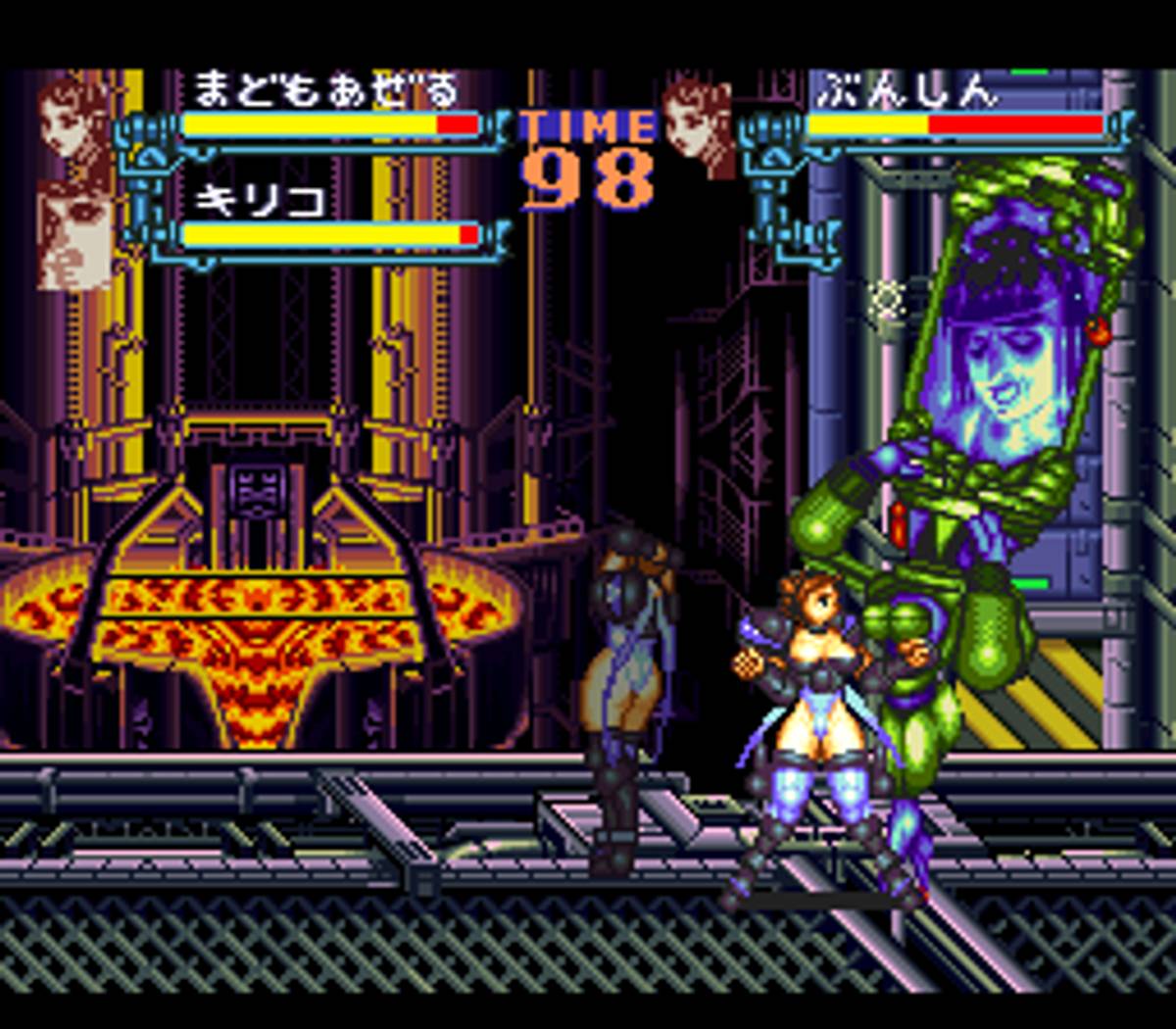Click the ぶんしん enemy portrait
This screenshot has height=1029, width=1176.
(x=698, y=125)
